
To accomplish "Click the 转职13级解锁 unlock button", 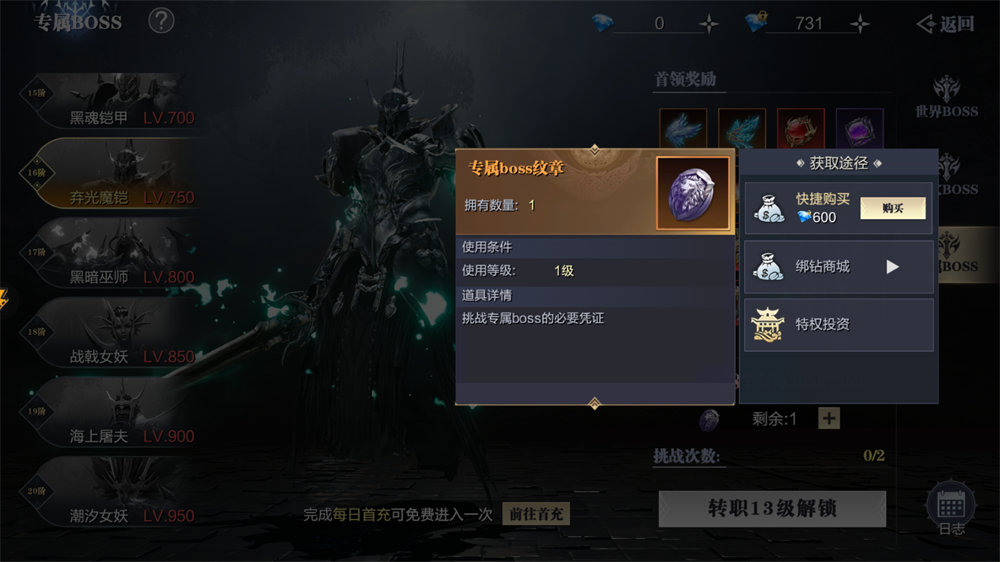I will tap(772, 509).
